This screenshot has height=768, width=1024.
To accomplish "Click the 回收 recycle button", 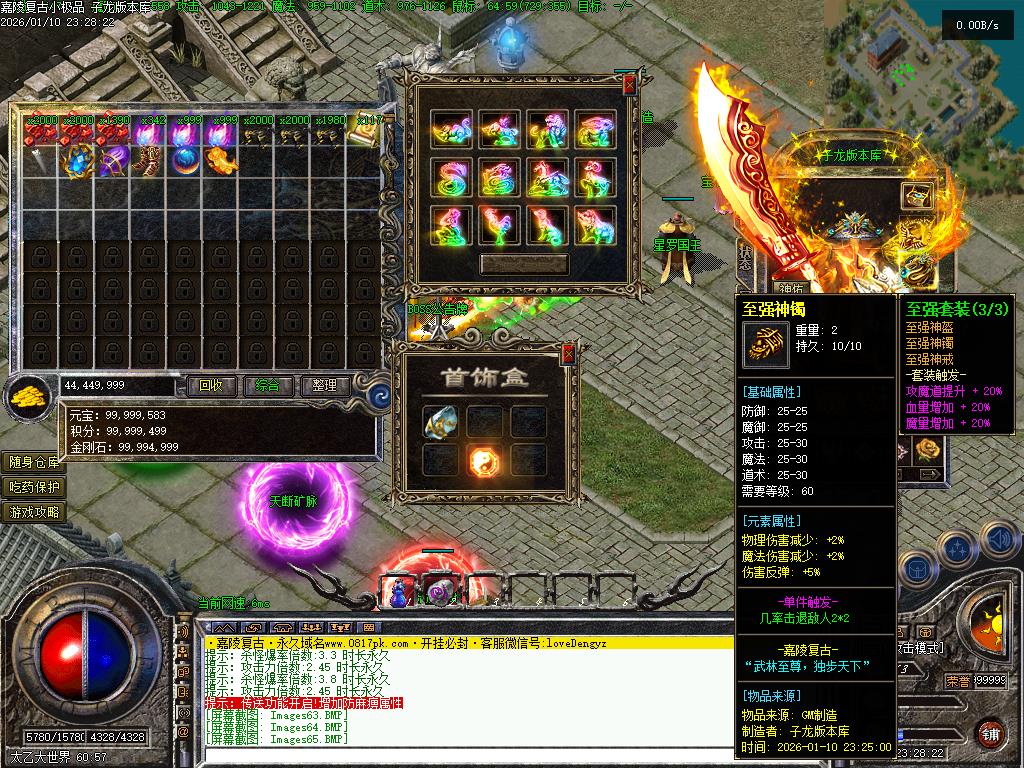I will (211, 385).
